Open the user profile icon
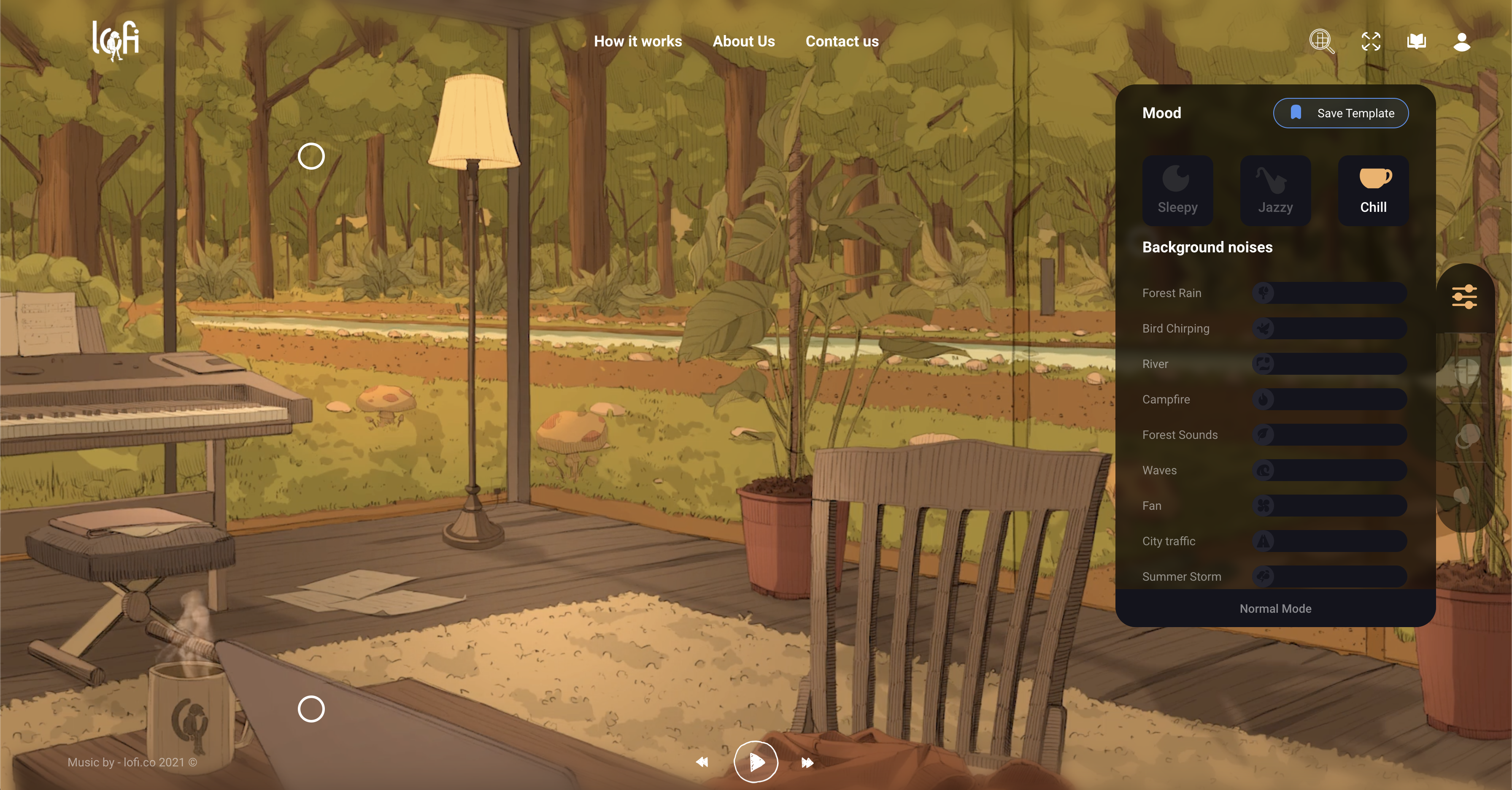 (1461, 41)
